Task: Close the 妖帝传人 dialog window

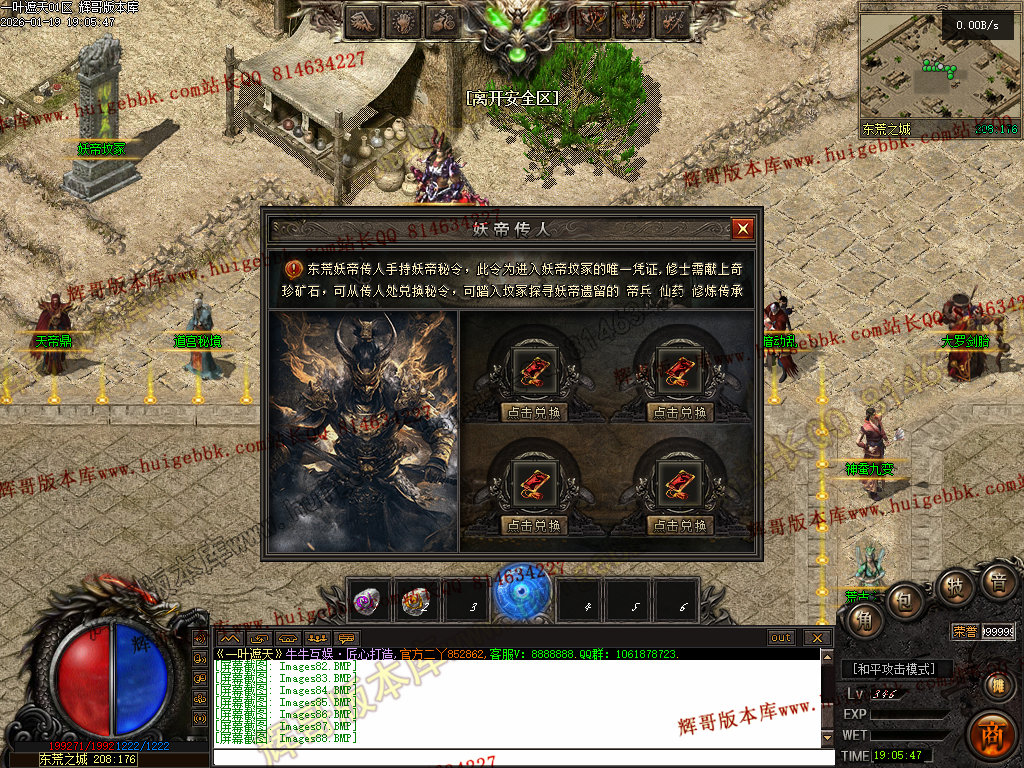Action: [x=742, y=229]
